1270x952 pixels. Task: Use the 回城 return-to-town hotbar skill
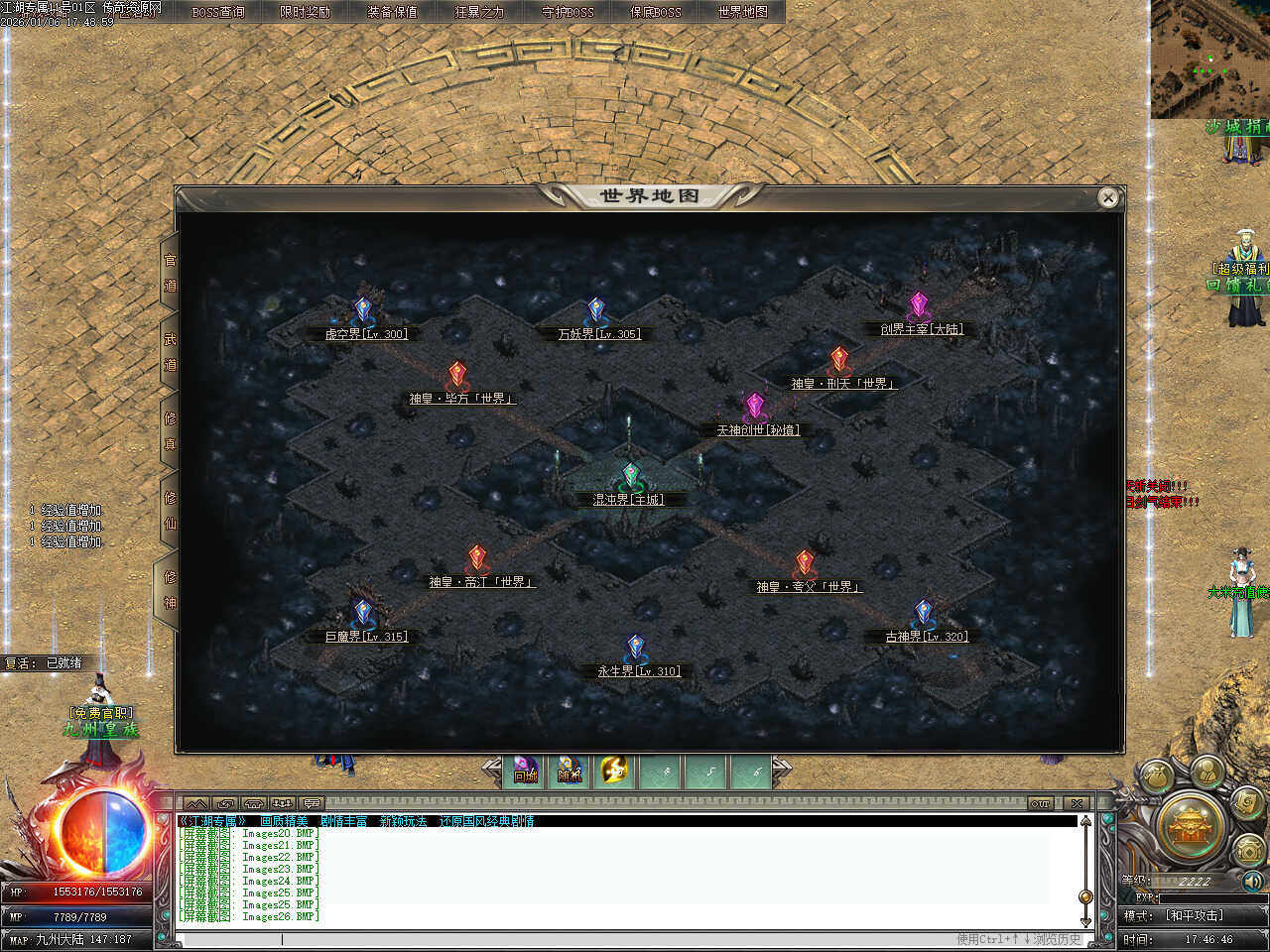click(x=526, y=771)
